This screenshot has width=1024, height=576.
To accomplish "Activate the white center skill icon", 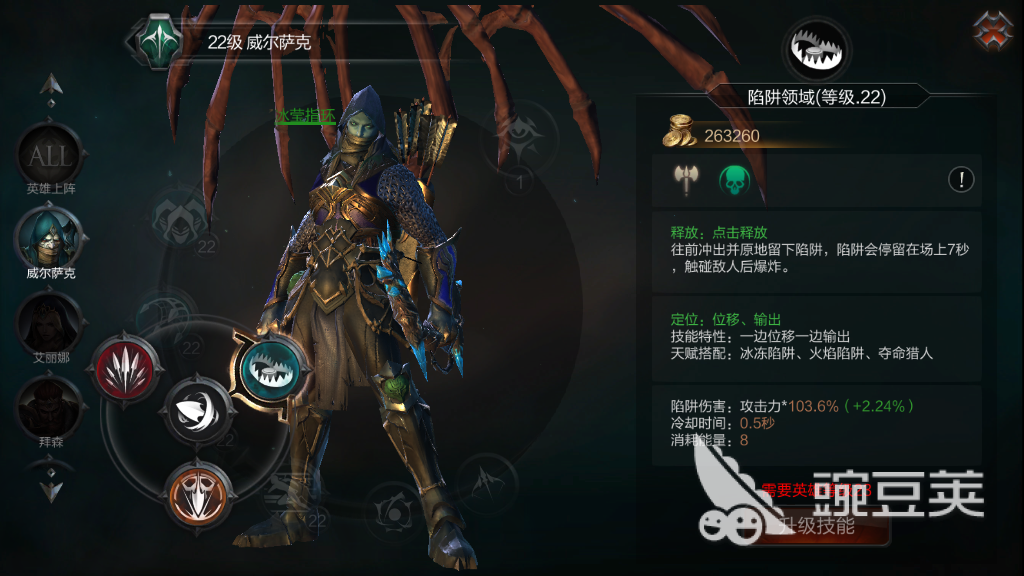I will pyautogui.click(x=197, y=410).
